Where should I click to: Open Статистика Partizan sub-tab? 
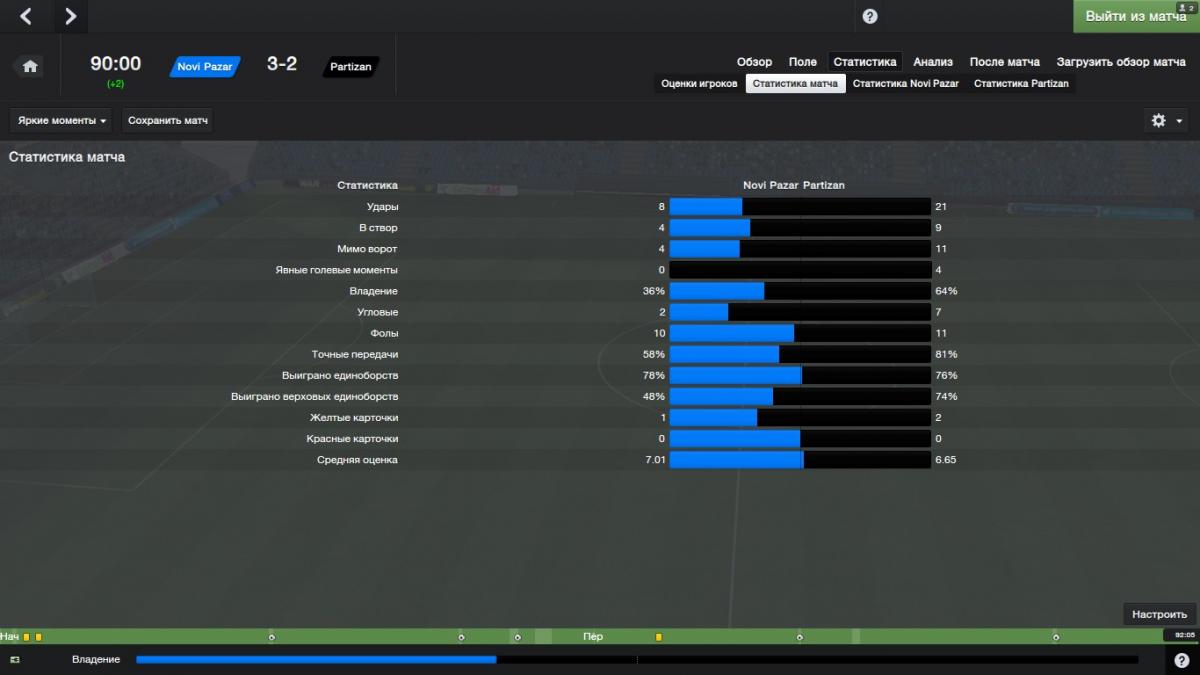1021,84
